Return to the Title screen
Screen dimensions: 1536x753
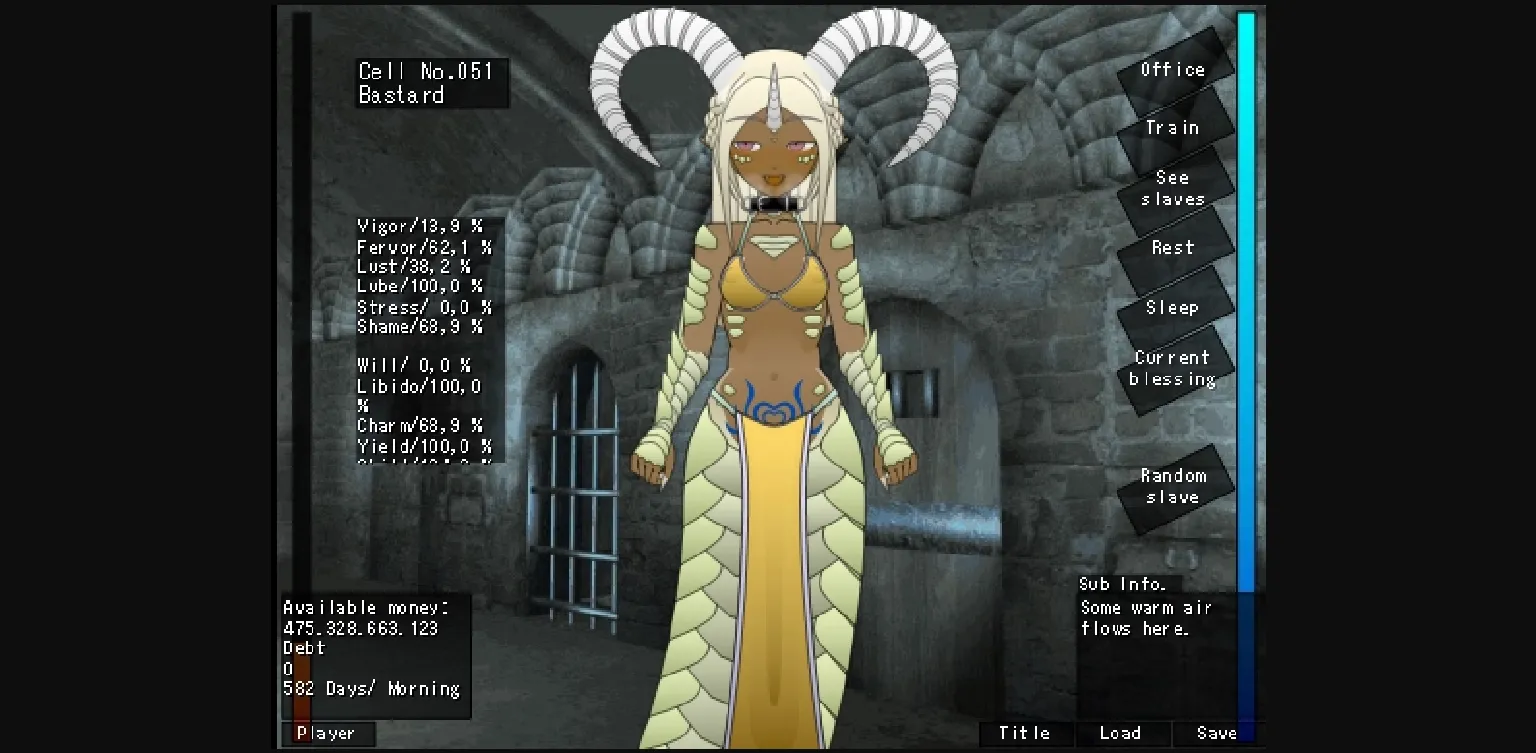pos(1025,733)
